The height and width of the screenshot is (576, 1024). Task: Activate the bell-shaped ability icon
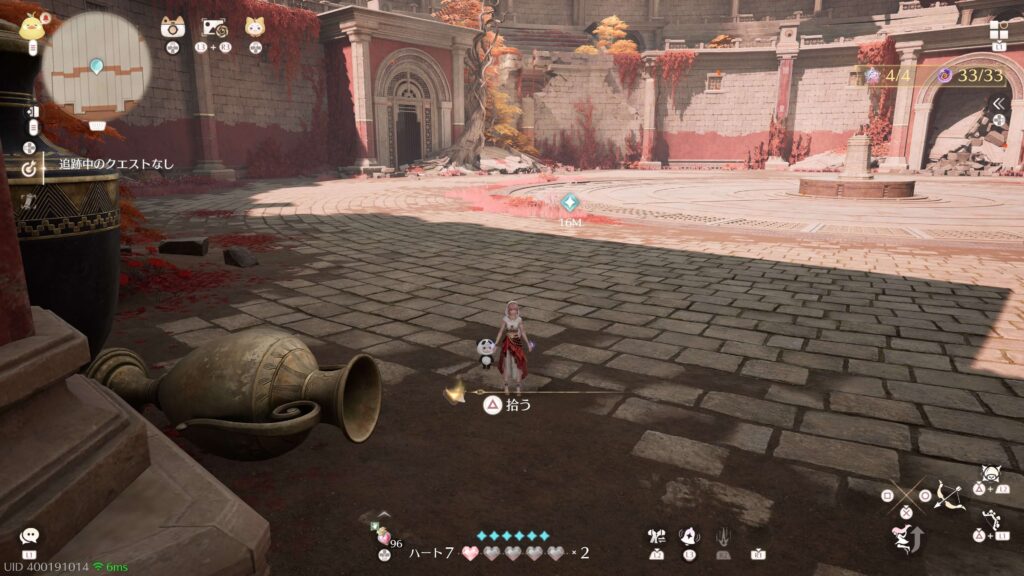coord(689,537)
